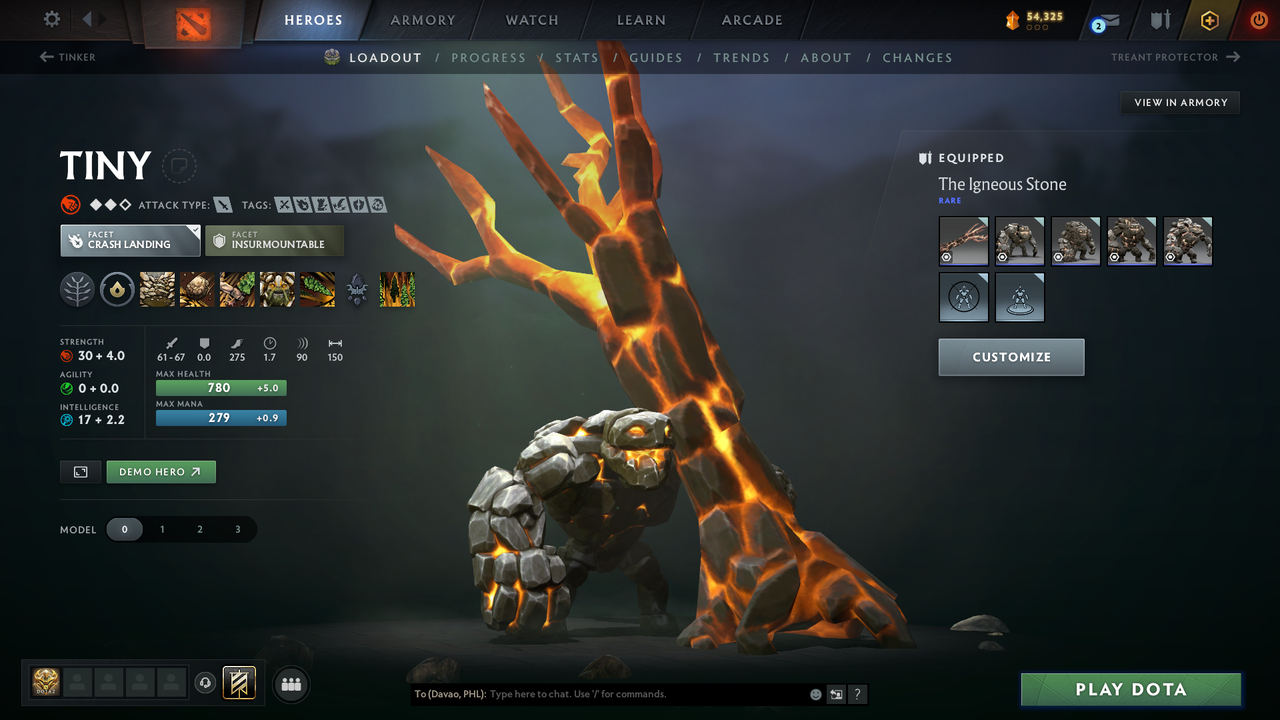Open the Aghanim's Shard ability icon
The height and width of the screenshot is (720, 1280).
[356, 290]
